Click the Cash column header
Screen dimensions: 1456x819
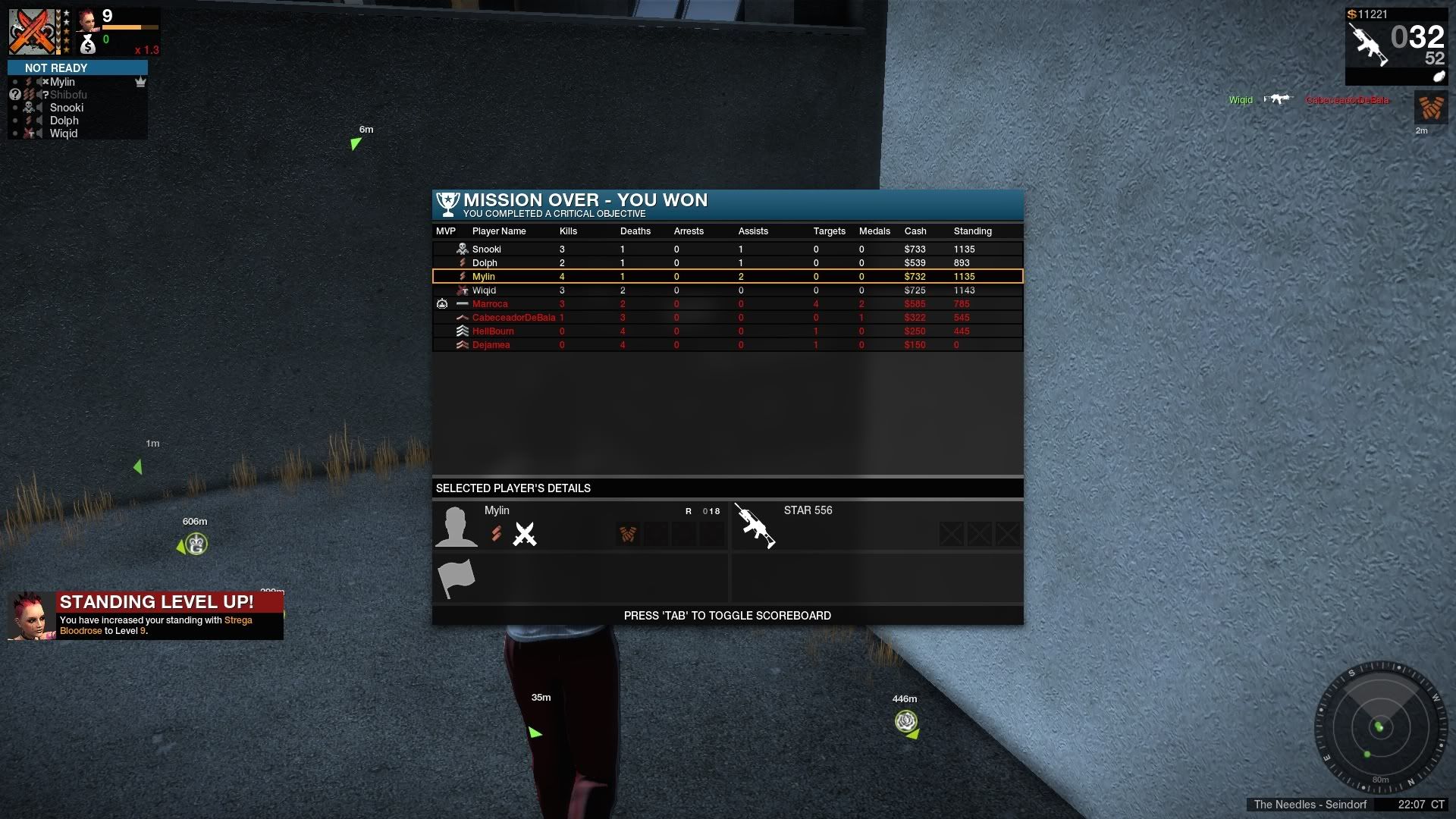pyautogui.click(x=915, y=231)
